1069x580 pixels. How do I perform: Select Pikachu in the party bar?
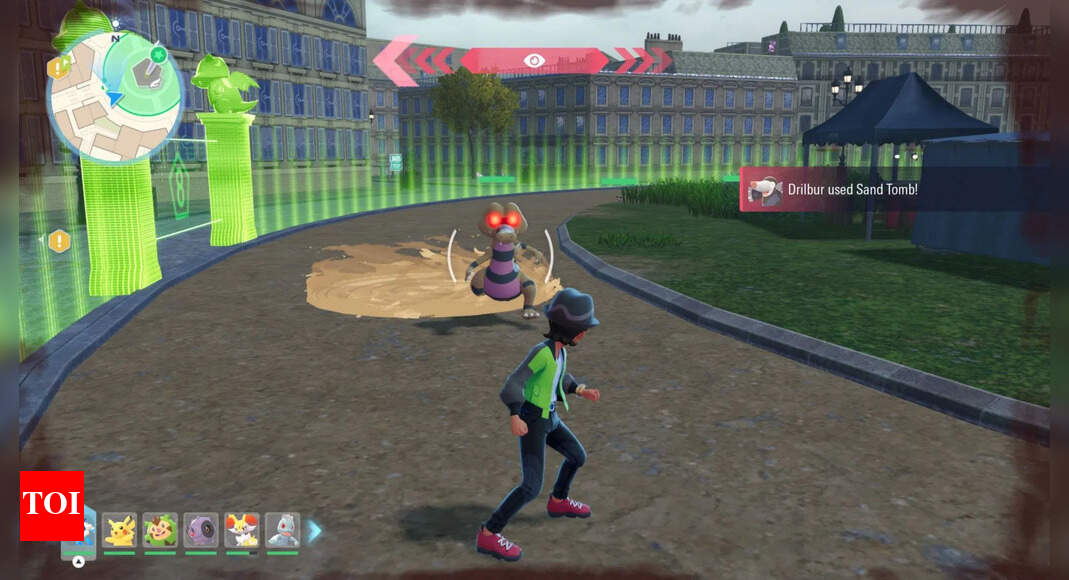tap(119, 530)
